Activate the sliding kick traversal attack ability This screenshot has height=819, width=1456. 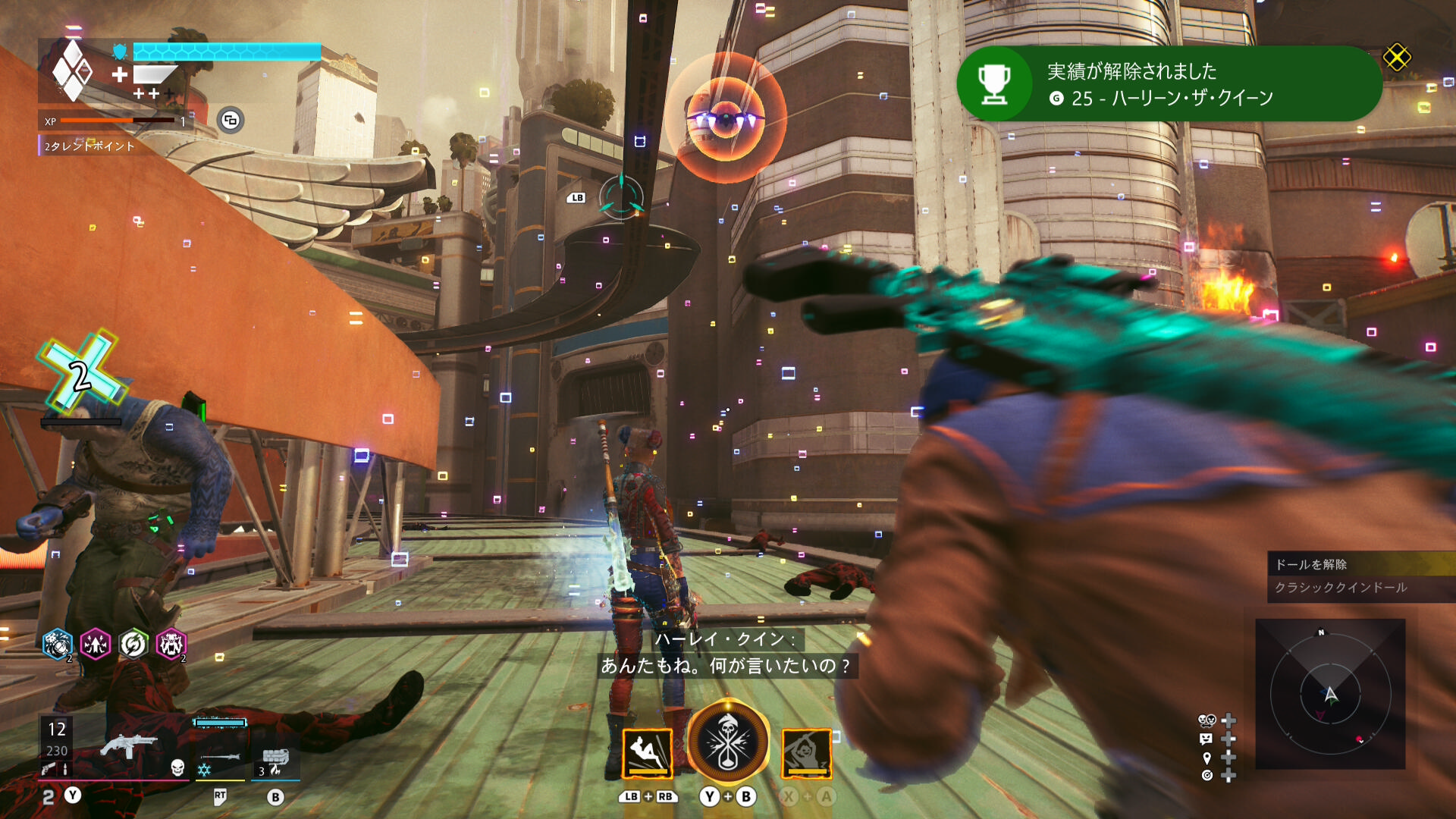[647, 753]
